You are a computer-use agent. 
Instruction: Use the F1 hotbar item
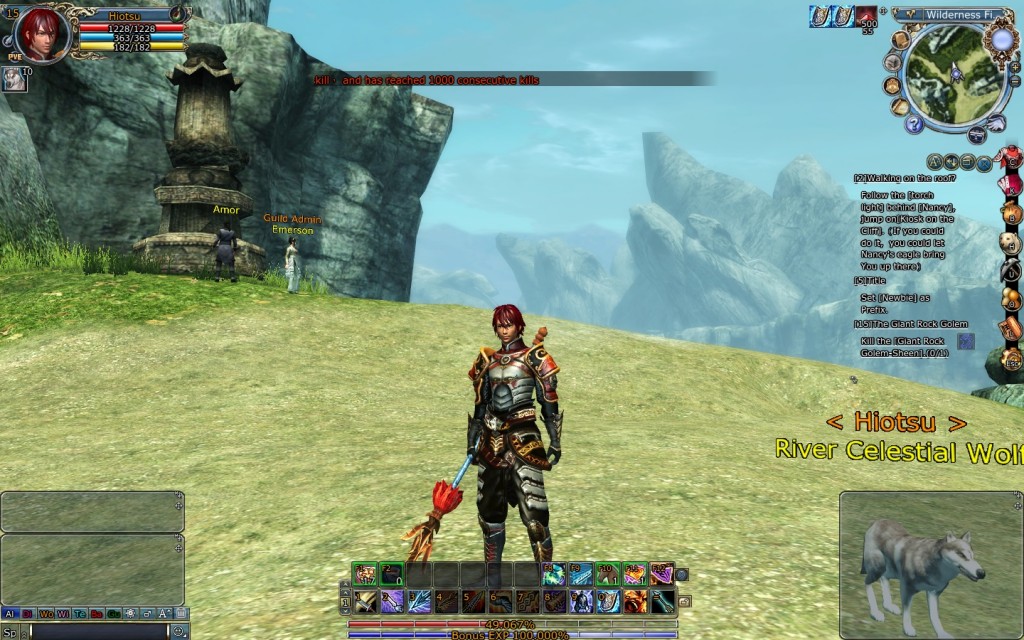[365, 574]
